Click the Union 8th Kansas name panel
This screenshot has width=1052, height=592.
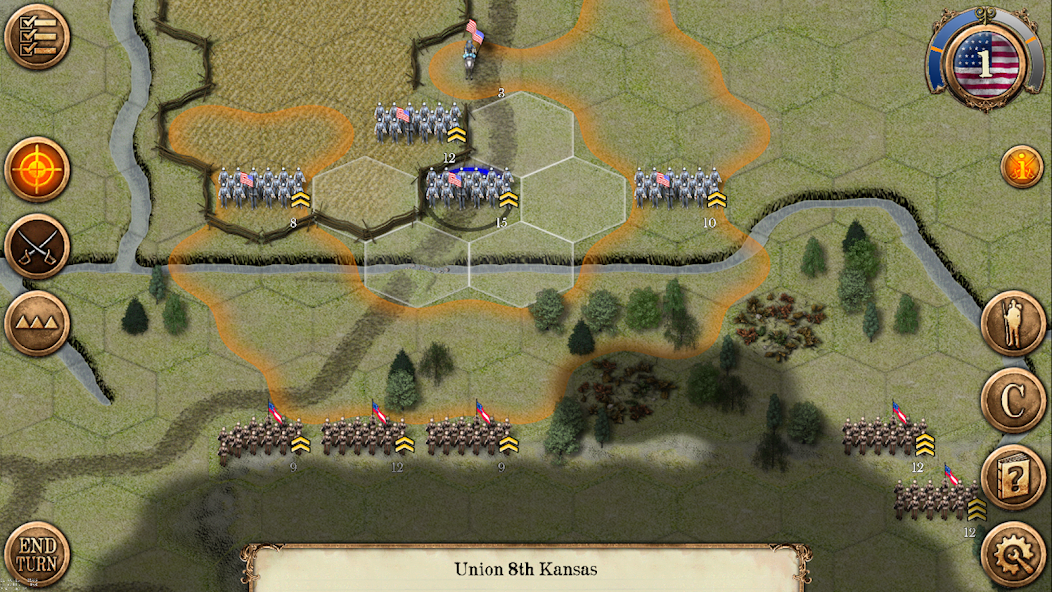tap(526, 569)
